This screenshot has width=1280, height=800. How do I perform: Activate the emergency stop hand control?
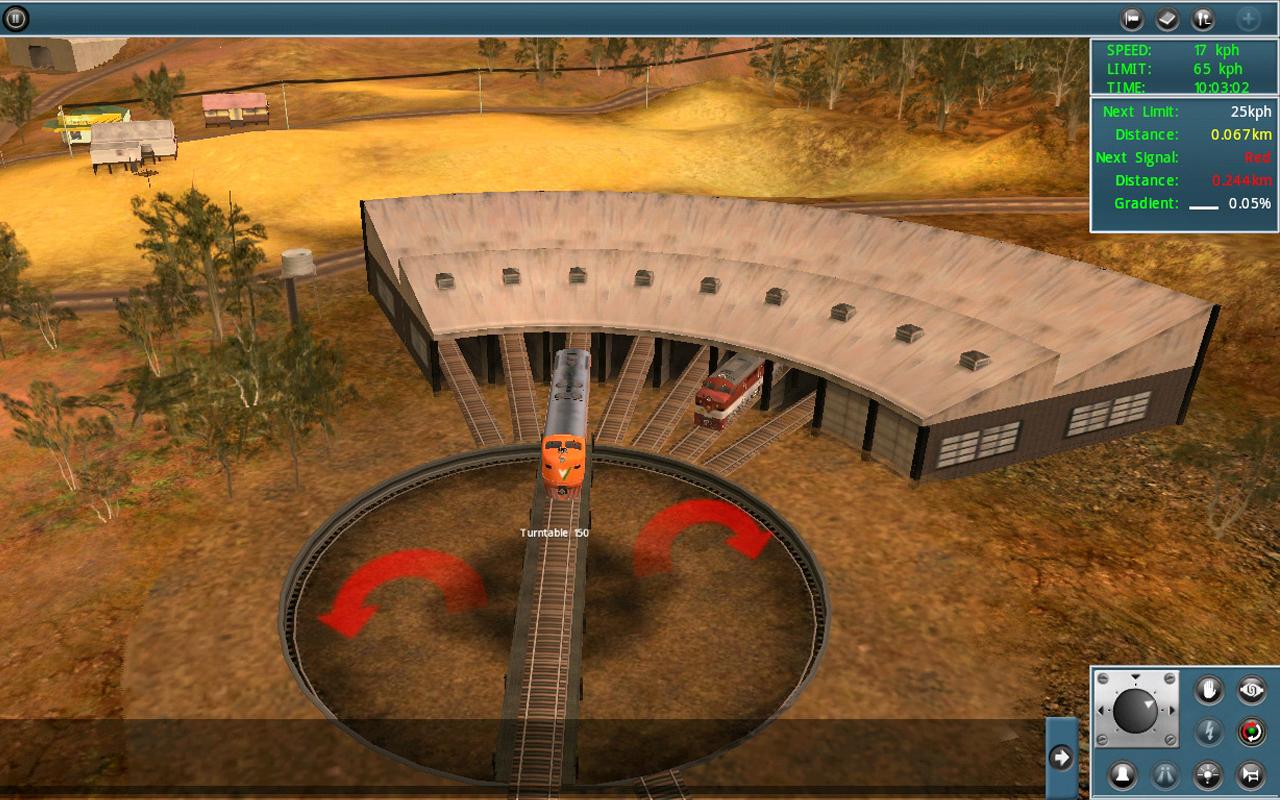point(1209,690)
